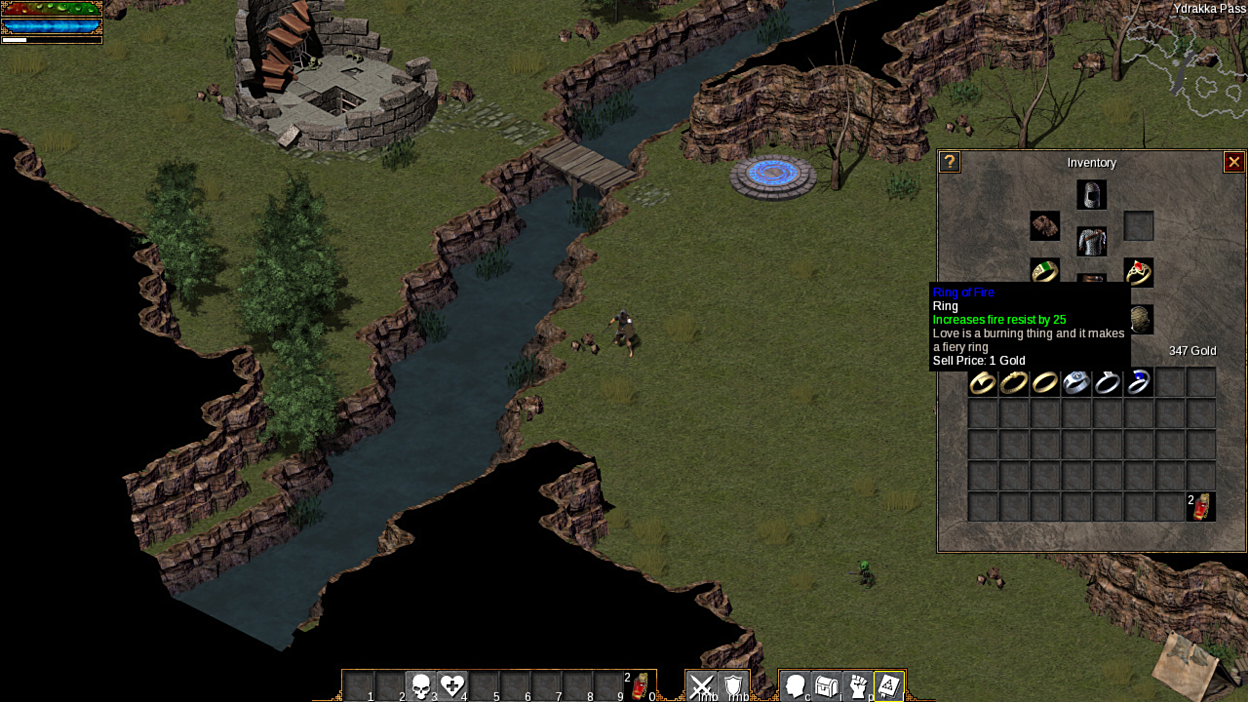Click the shield block action slot
The width and height of the screenshot is (1248, 702).
734,686
